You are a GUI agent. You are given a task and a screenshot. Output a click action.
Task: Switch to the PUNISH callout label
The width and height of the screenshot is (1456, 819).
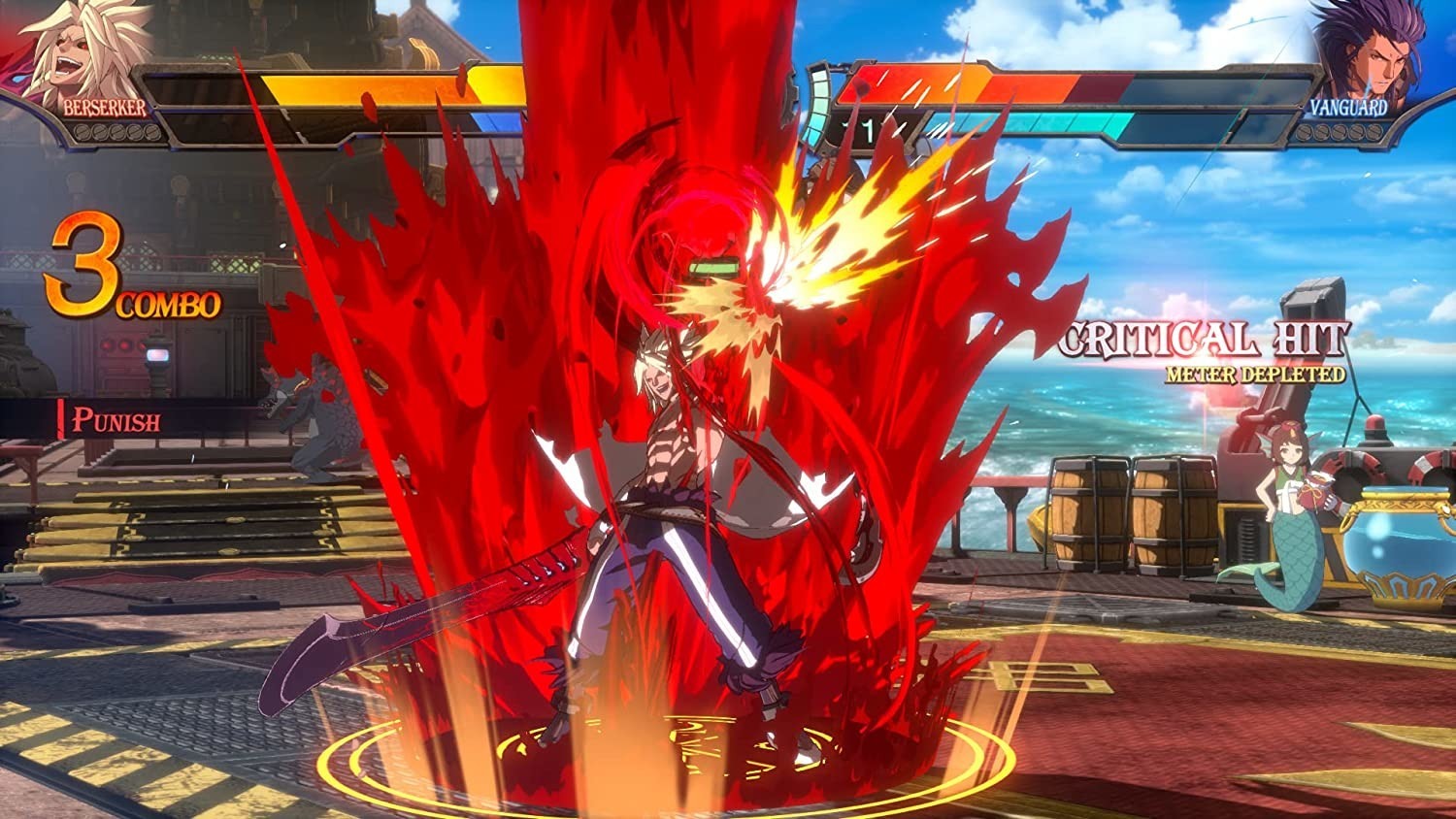click(x=116, y=421)
